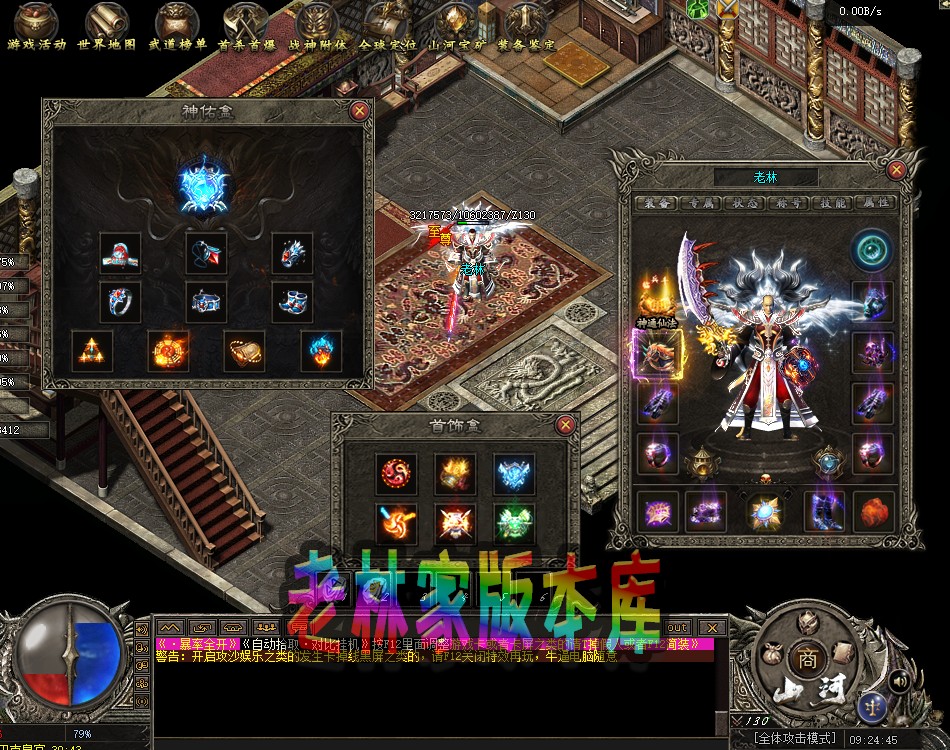The height and width of the screenshot is (750, 950).
Task: Open the 装备鉴定 equipment appraisal menu
Action: click(526, 24)
